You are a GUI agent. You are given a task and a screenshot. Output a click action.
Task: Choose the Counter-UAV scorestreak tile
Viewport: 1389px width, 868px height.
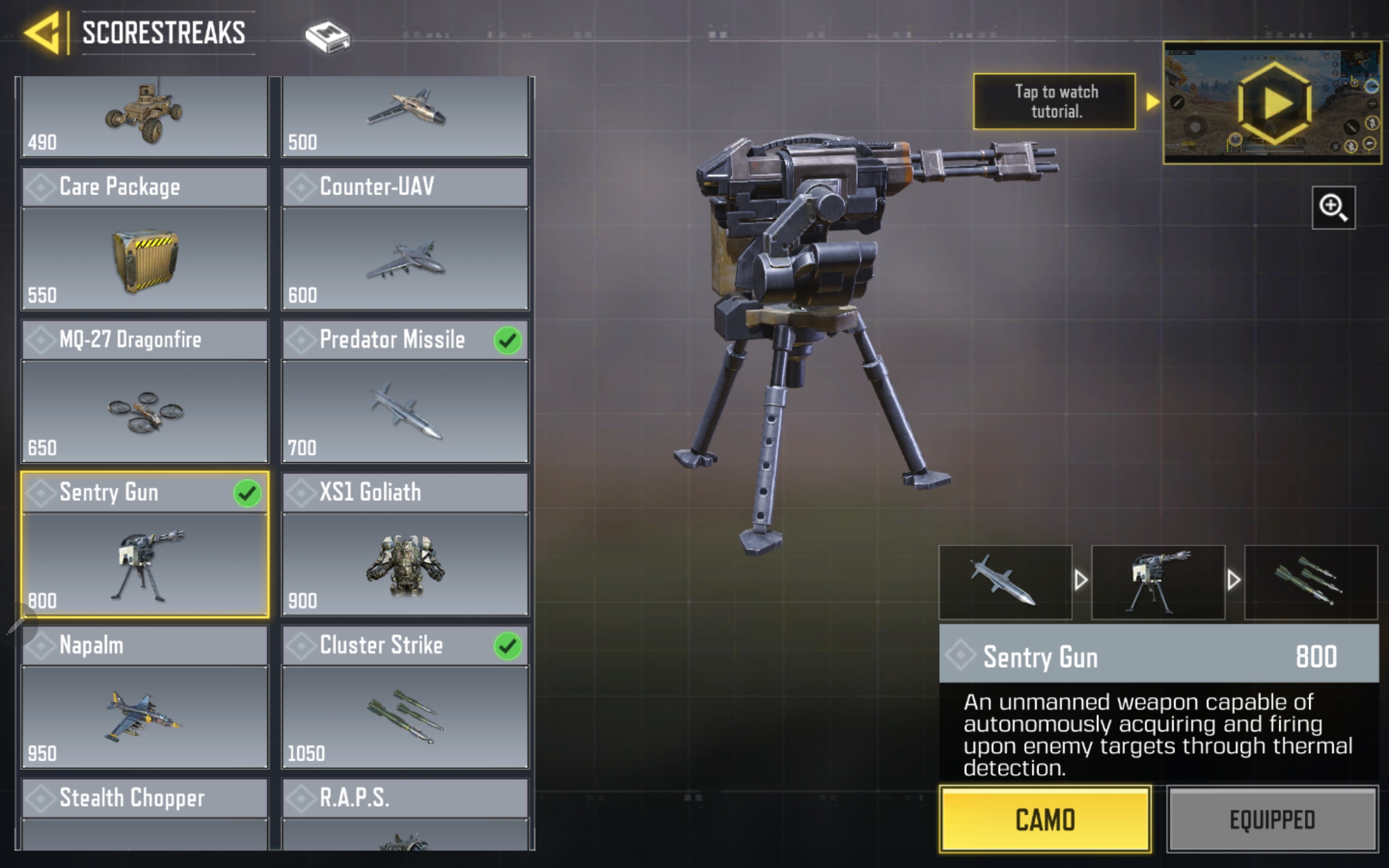[405, 239]
